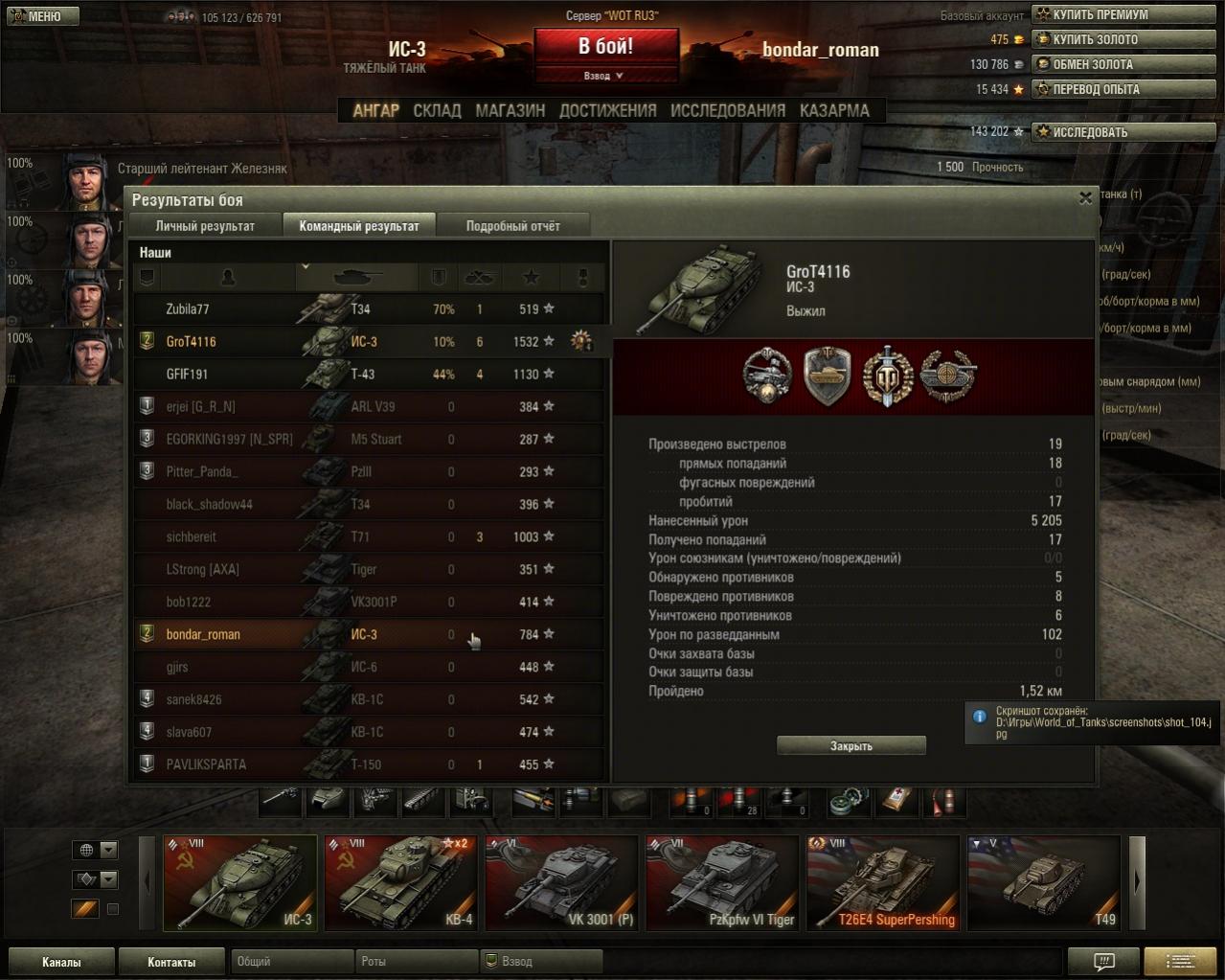Open the Контакты list
Screen dimensions: 1225x980
click(x=171, y=962)
